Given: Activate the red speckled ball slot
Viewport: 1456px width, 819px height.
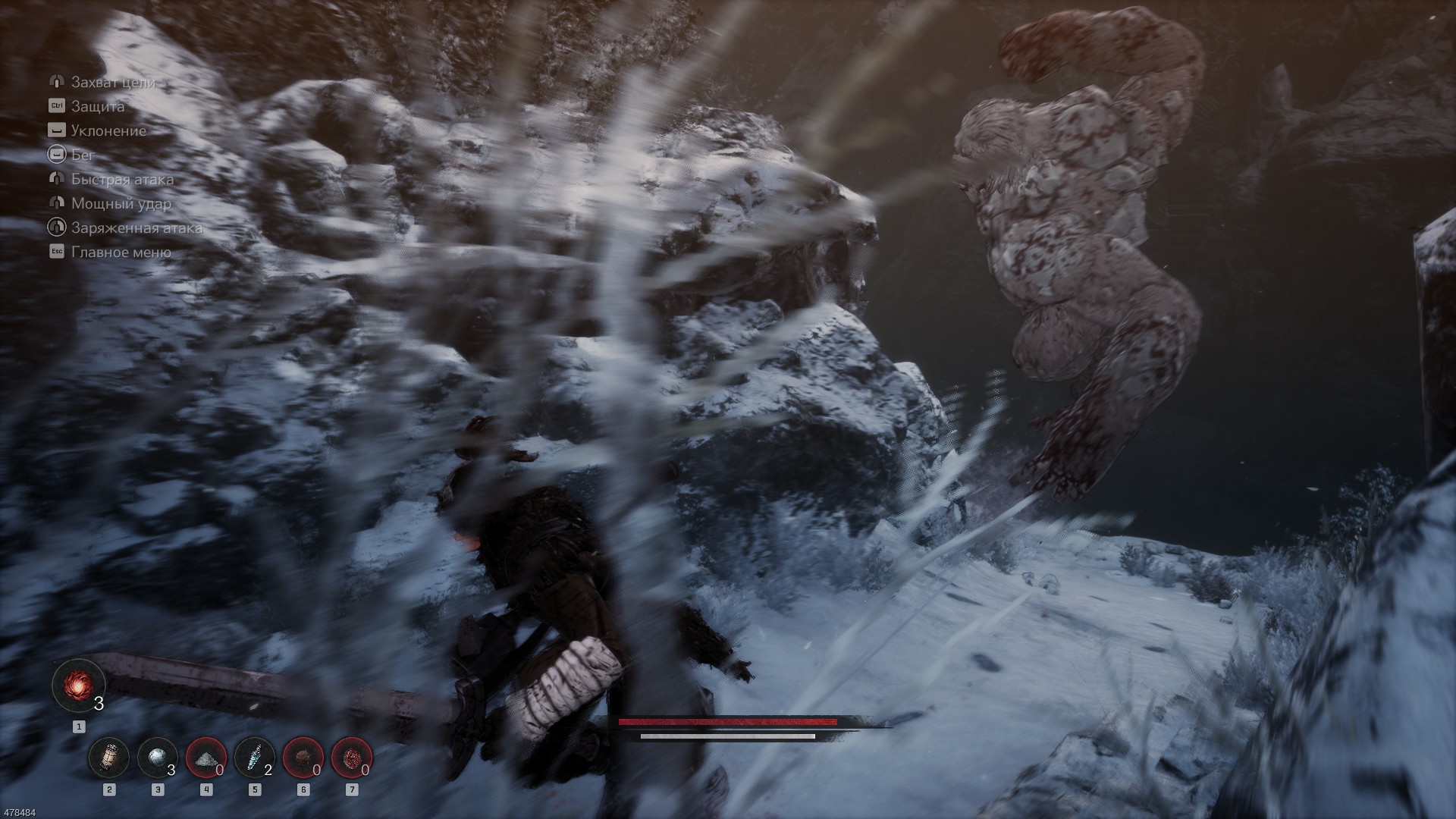Looking at the screenshot, I should [352, 758].
